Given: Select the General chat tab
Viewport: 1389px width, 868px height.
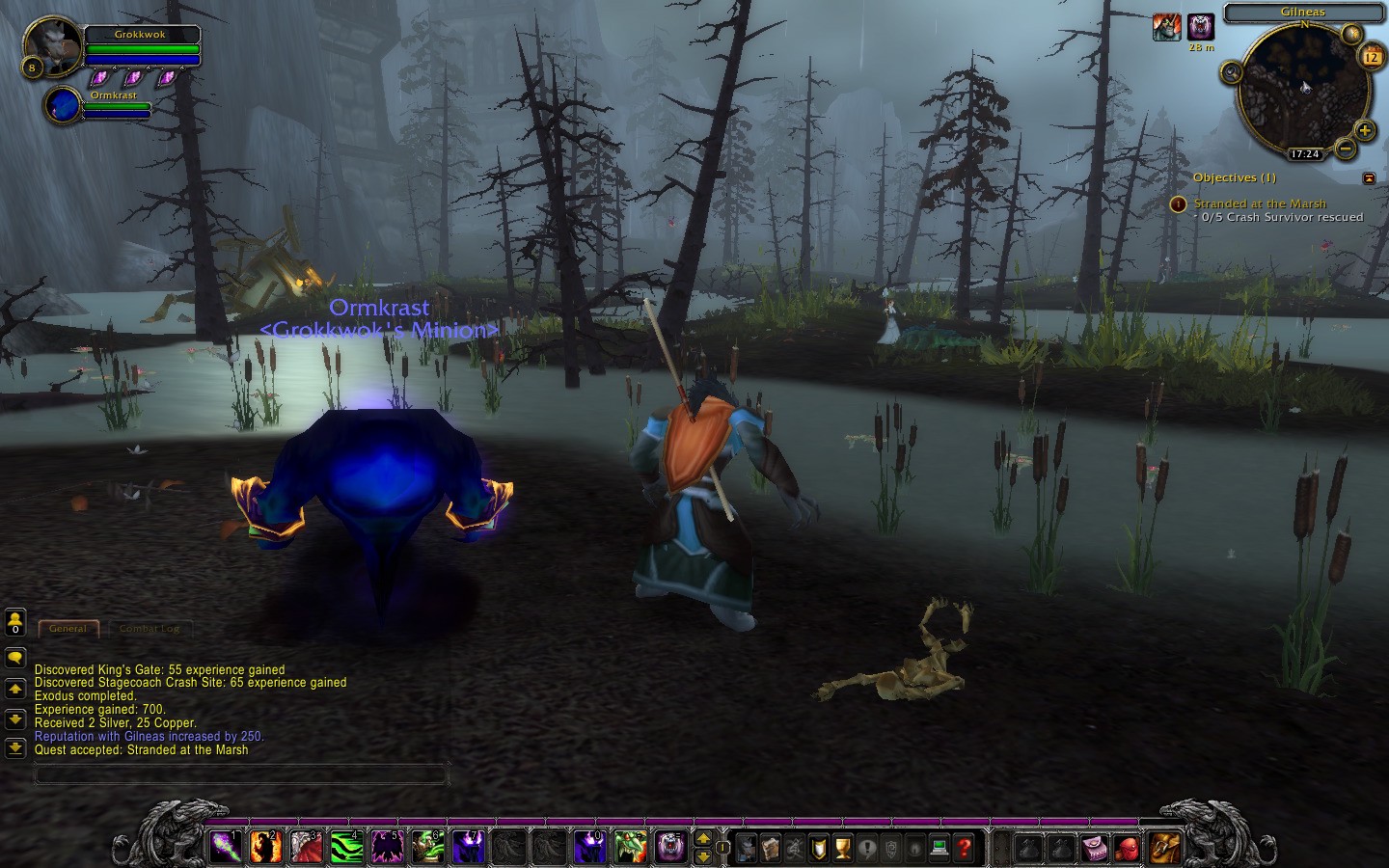Looking at the screenshot, I should pyautogui.click(x=68, y=629).
